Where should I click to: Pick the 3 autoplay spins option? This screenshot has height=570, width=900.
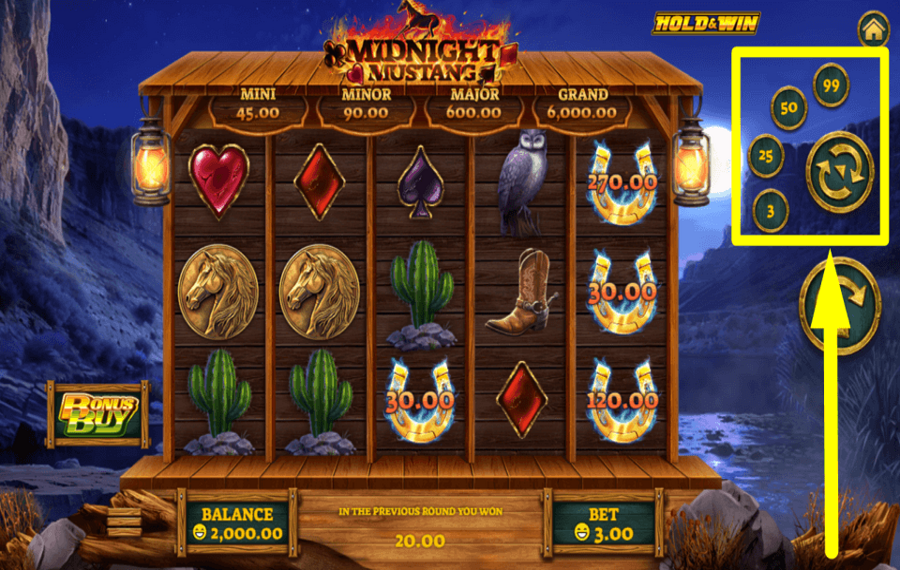point(770,210)
